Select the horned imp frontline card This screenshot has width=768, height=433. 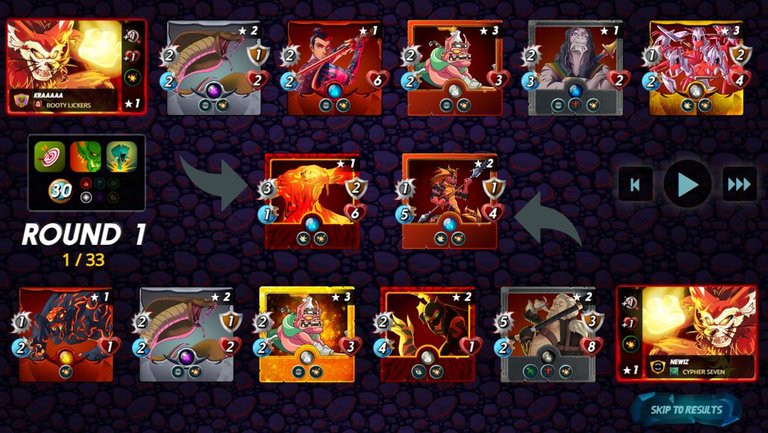[x=450, y=199]
